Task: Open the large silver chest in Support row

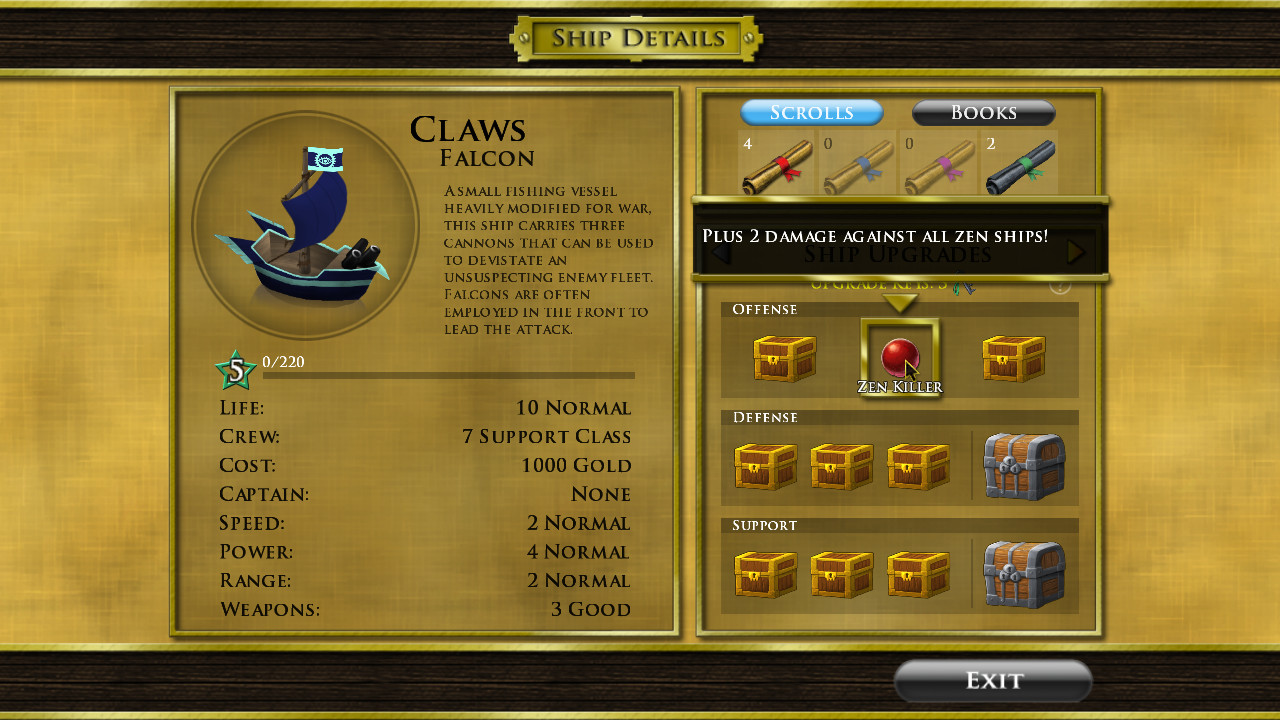Action: [1026, 573]
